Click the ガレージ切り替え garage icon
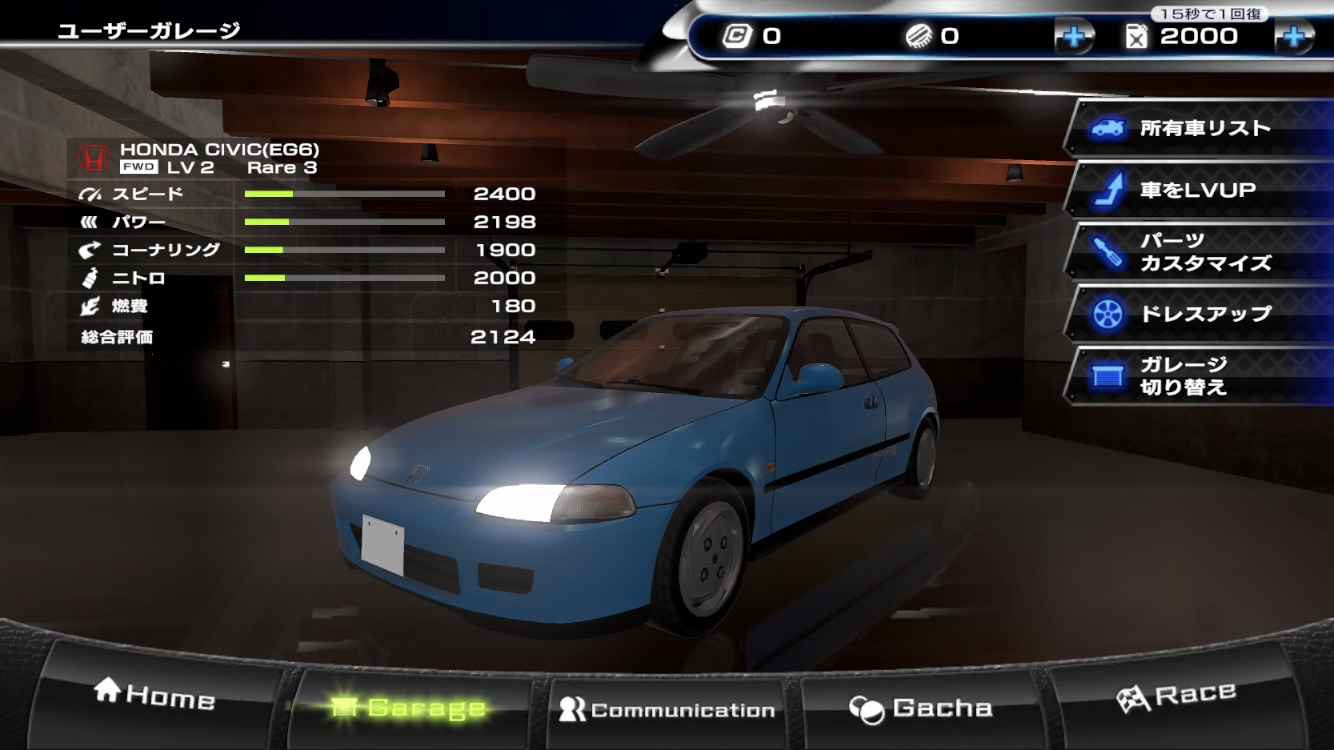Image resolution: width=1334 pixels, height=750 pixels. [x=1106, y=376]
